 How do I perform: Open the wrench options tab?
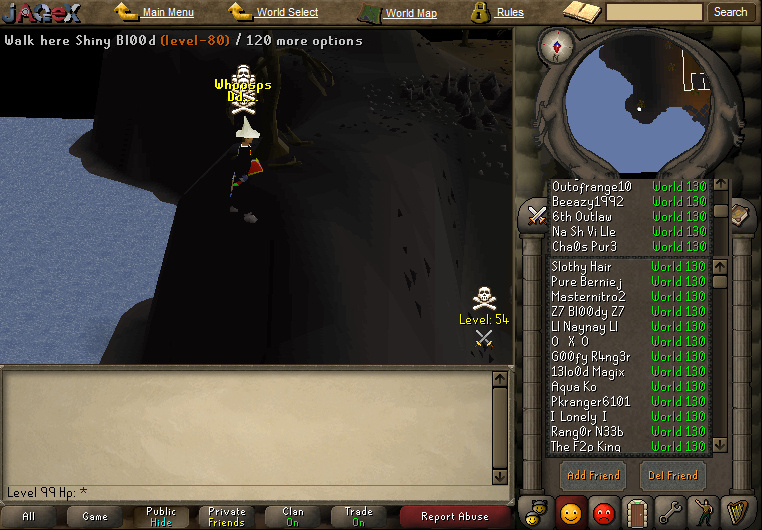pos(670,512)
